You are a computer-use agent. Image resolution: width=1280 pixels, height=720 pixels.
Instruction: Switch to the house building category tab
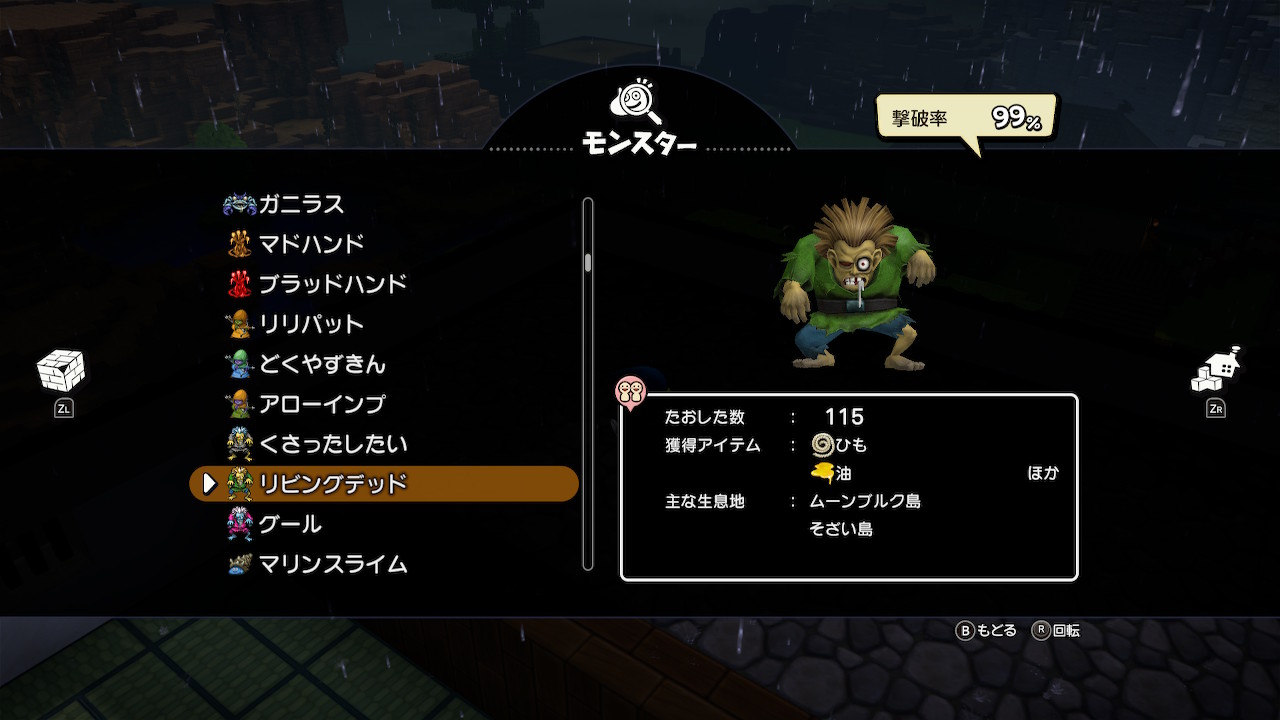tap(1216, 372)
